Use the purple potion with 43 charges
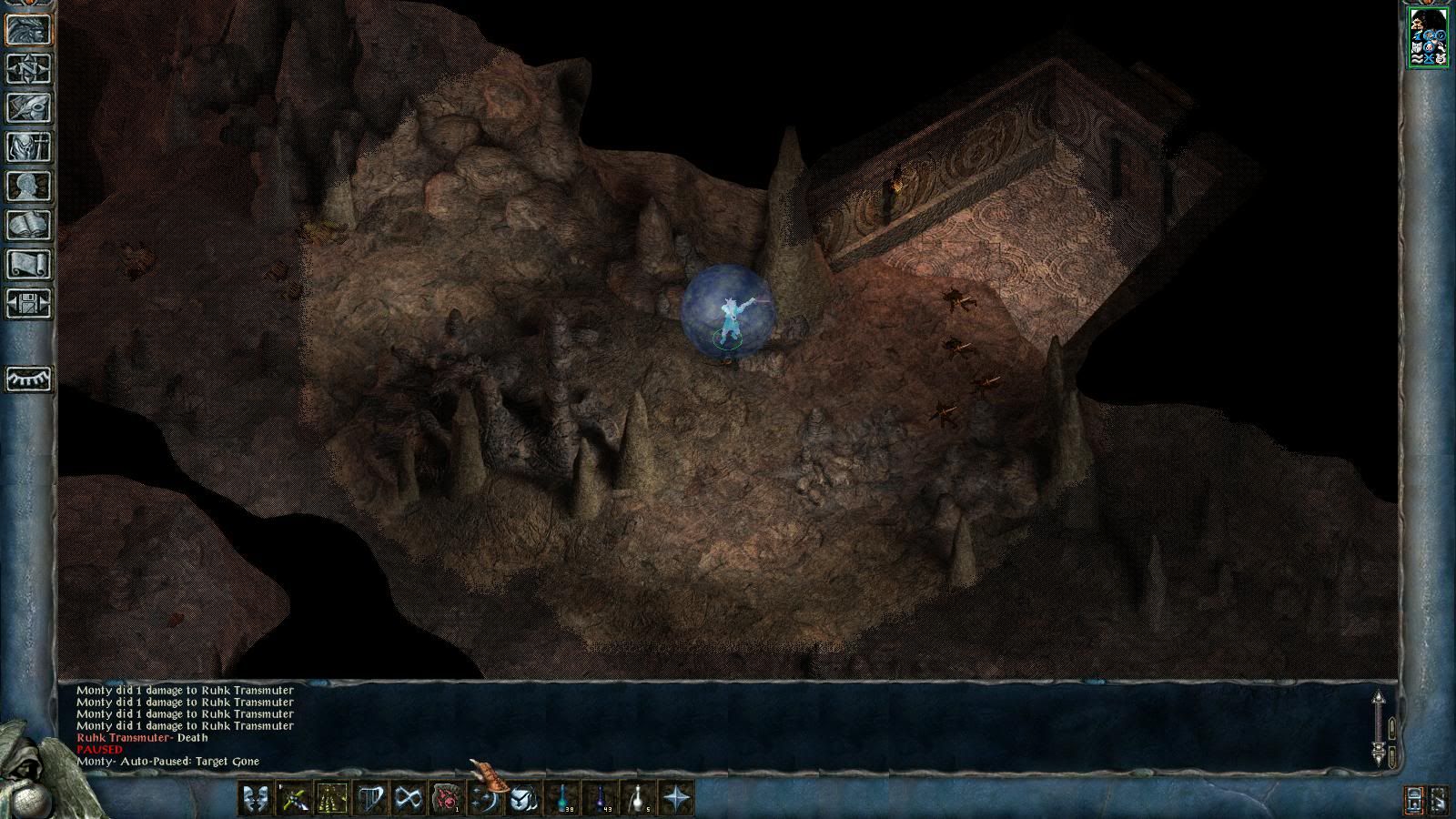1456x819 pixels. (x=601, y=798)
